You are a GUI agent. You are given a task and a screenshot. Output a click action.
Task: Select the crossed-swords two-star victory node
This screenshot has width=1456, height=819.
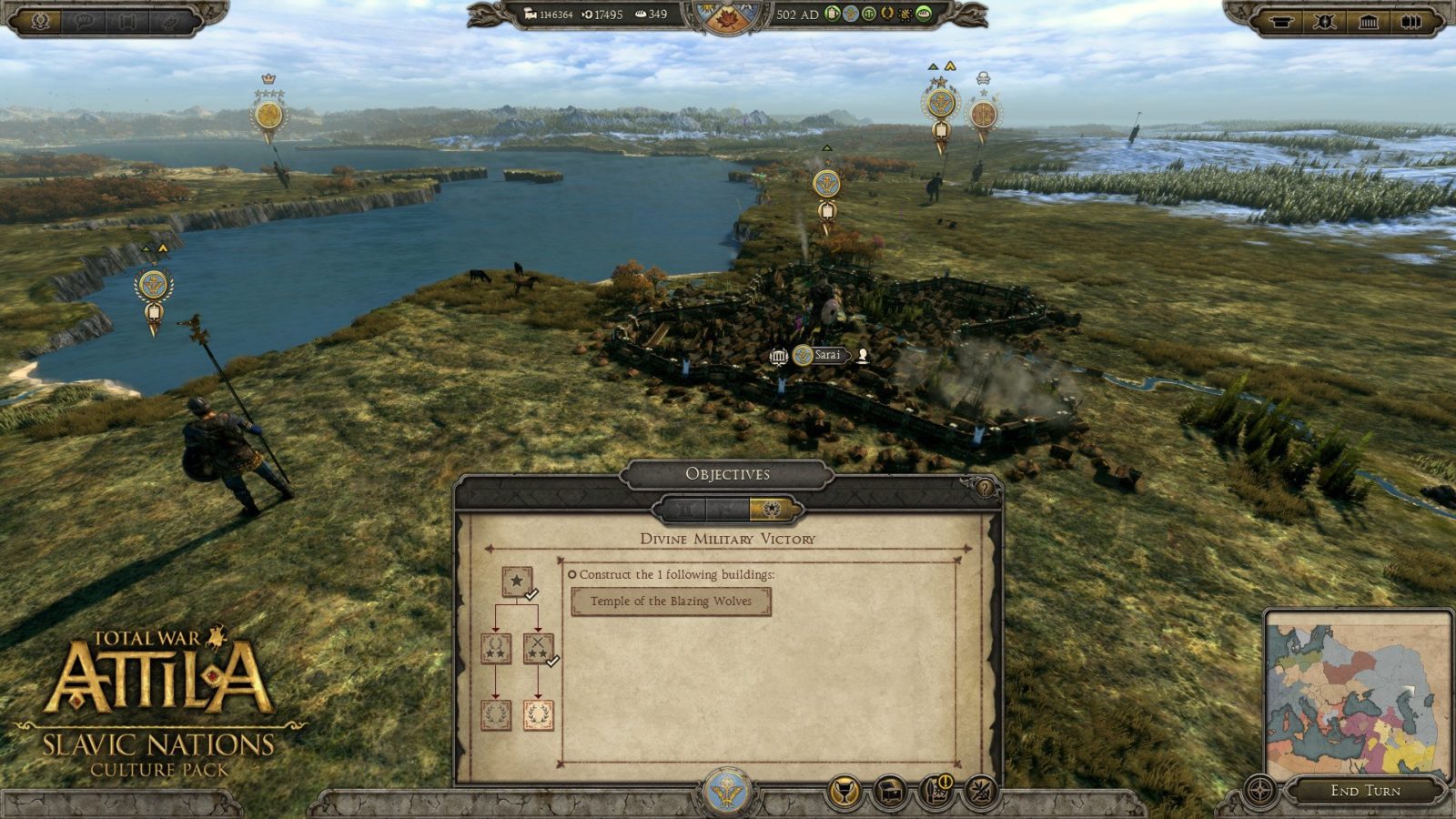pos(538,649)
